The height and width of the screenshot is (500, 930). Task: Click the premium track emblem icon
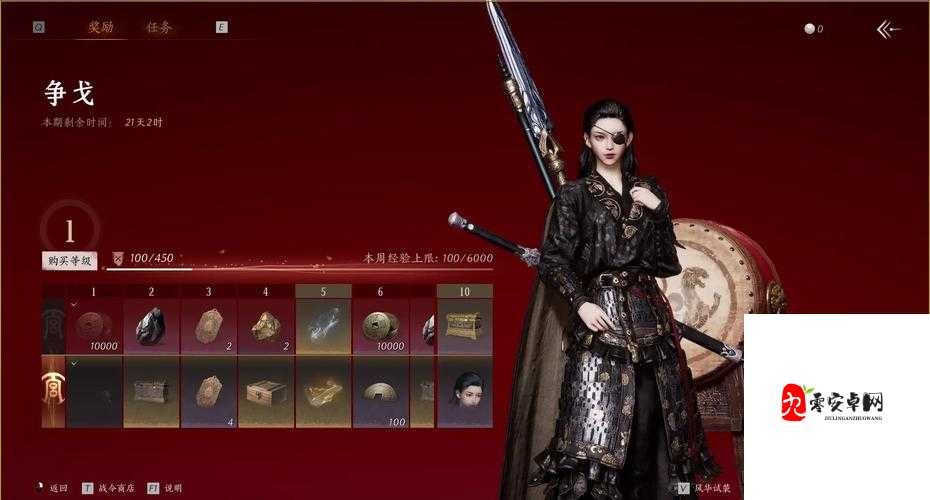pyautogui.click(x=53, y=392)
